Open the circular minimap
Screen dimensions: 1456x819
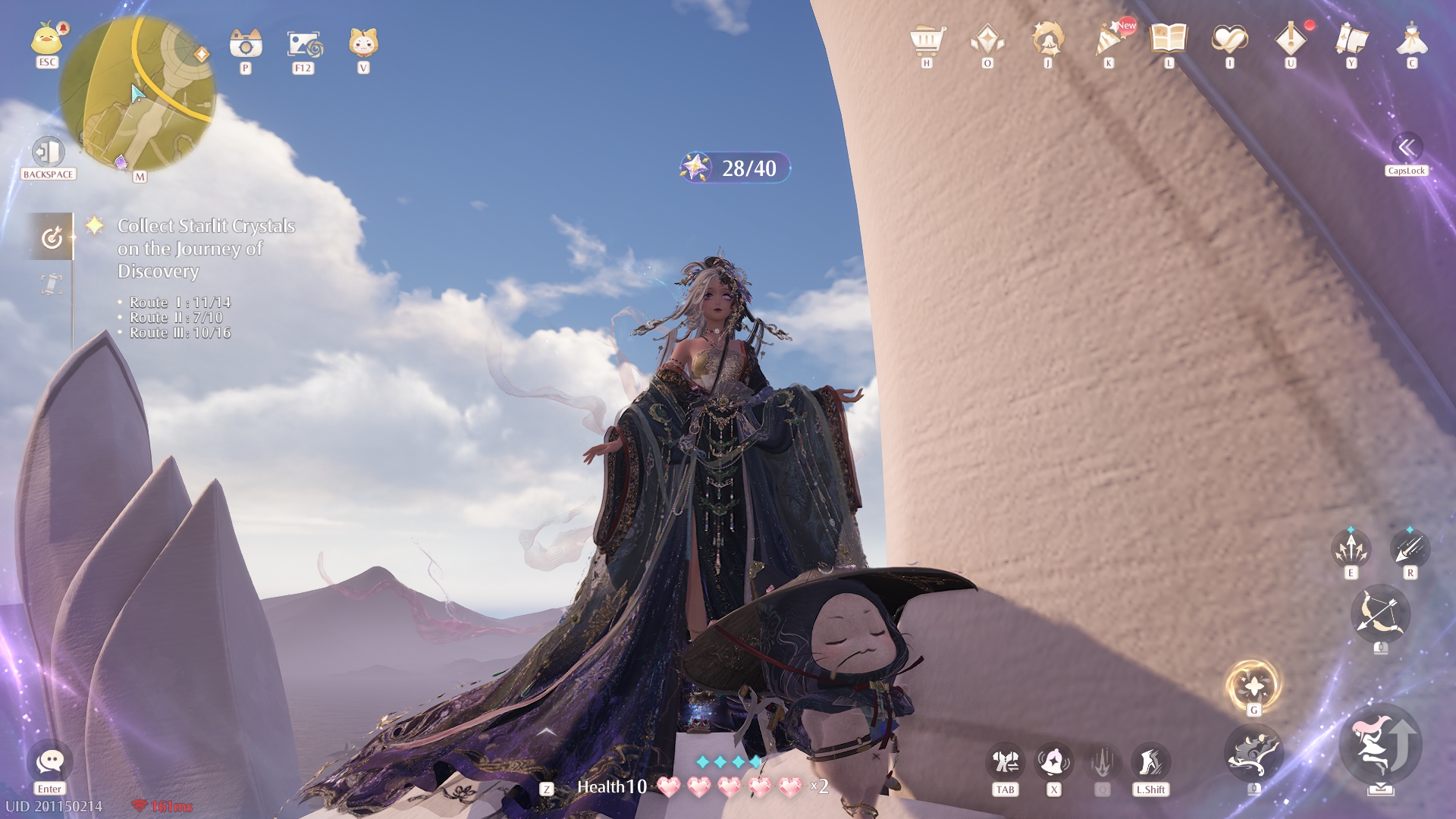coord(137,94)
